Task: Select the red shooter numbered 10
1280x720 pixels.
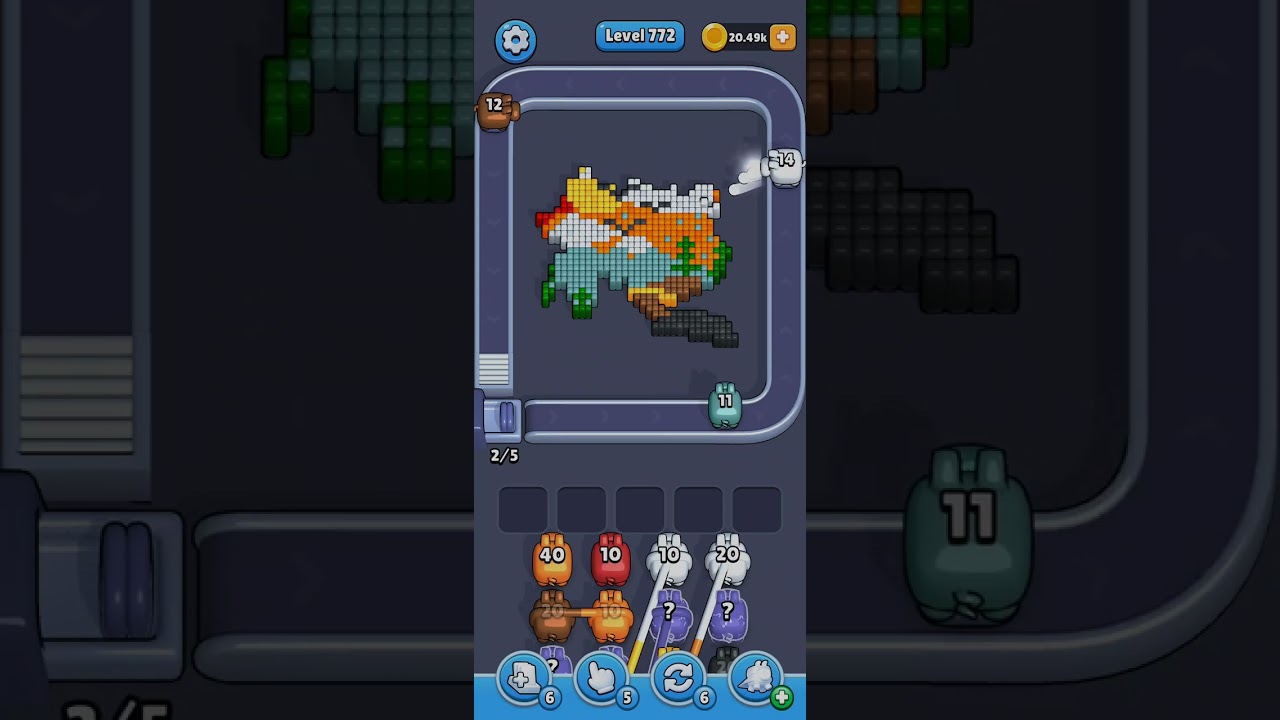Action: point(610,560)
